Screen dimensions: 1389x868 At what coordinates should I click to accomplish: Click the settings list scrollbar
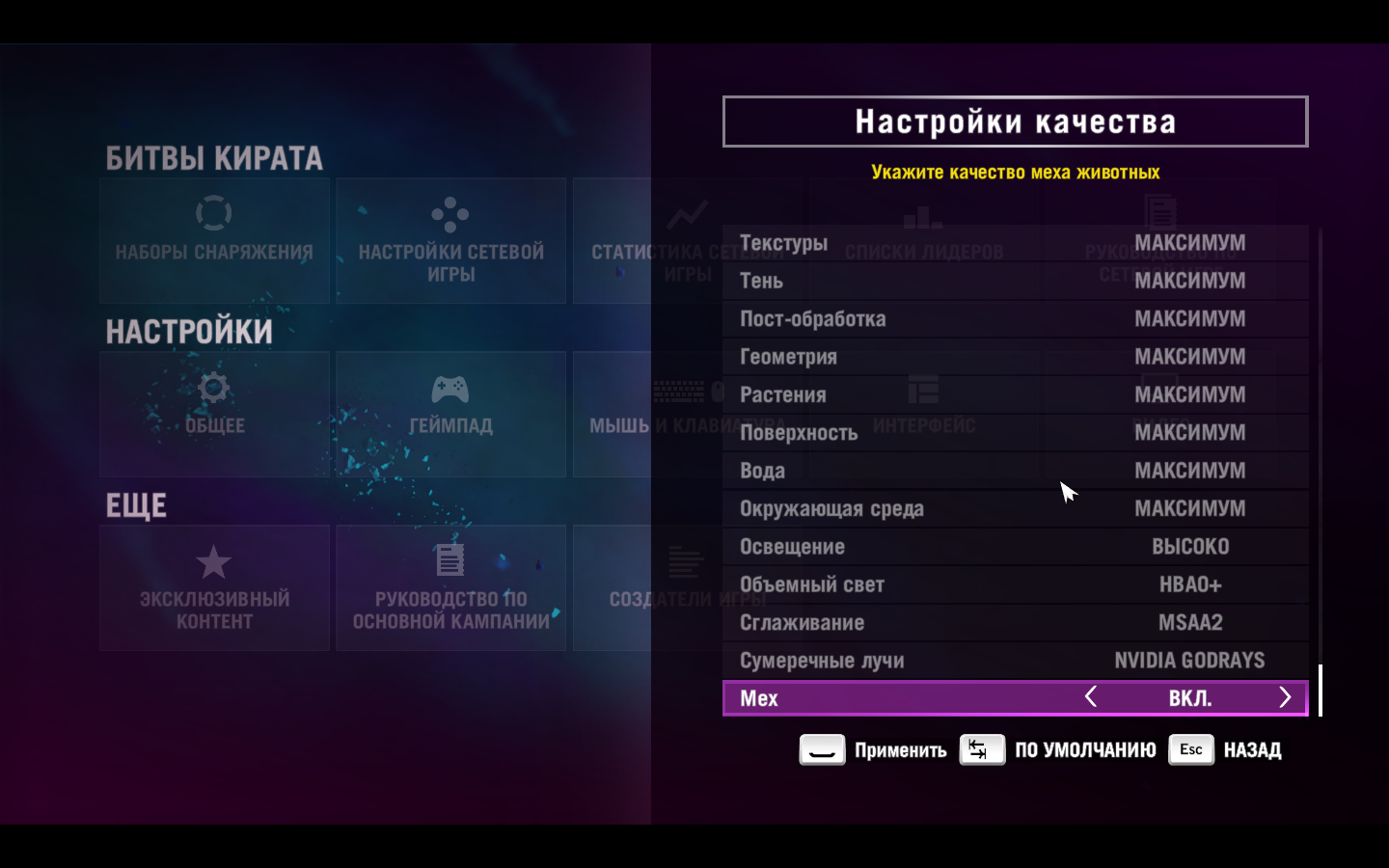(1320, 690)
